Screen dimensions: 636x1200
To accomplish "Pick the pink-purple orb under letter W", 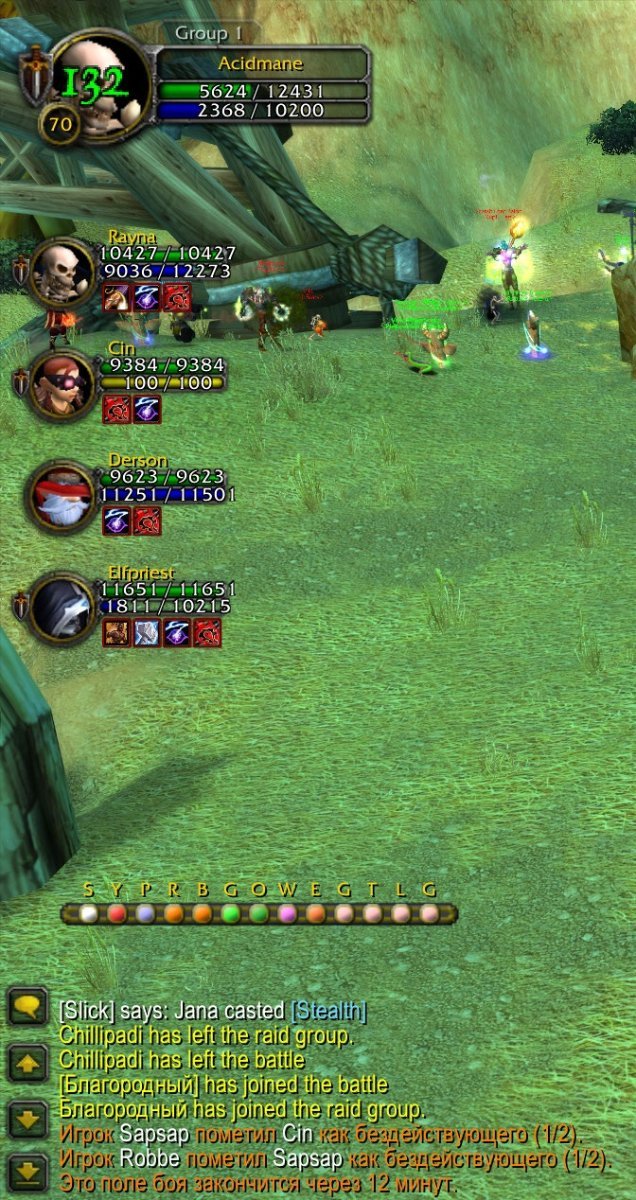I will coord(288,913).
